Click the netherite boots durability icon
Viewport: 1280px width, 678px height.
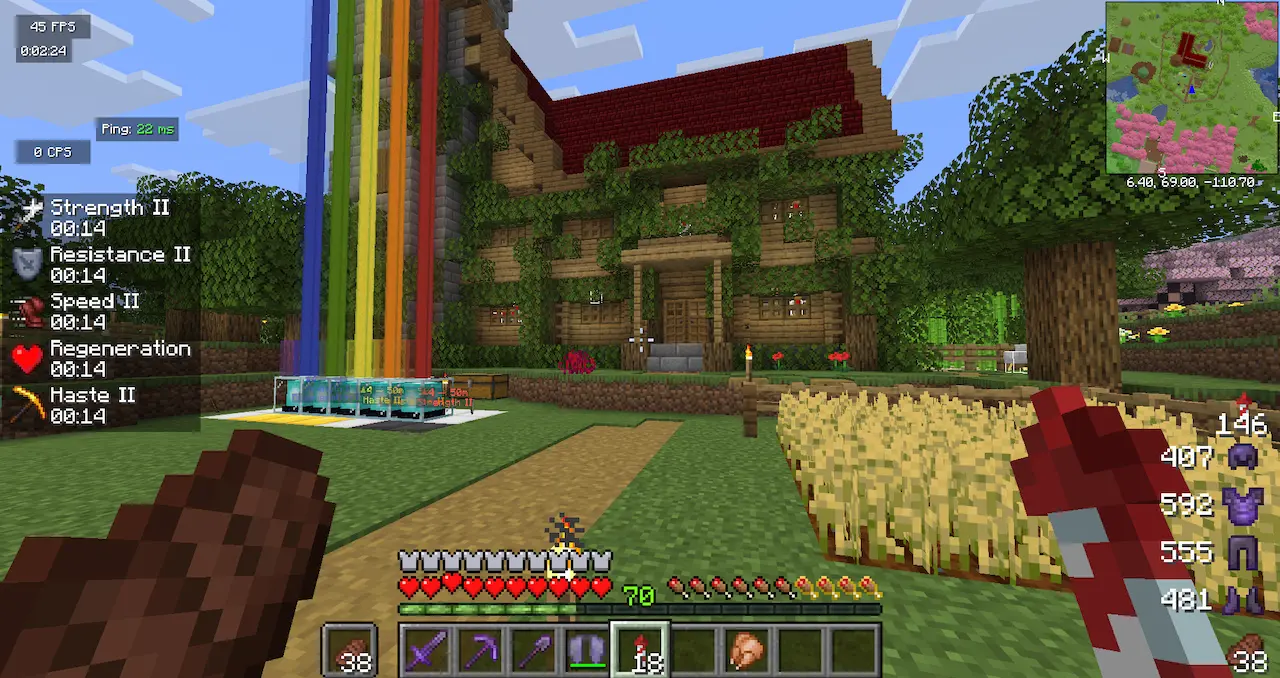[1242, 600]
